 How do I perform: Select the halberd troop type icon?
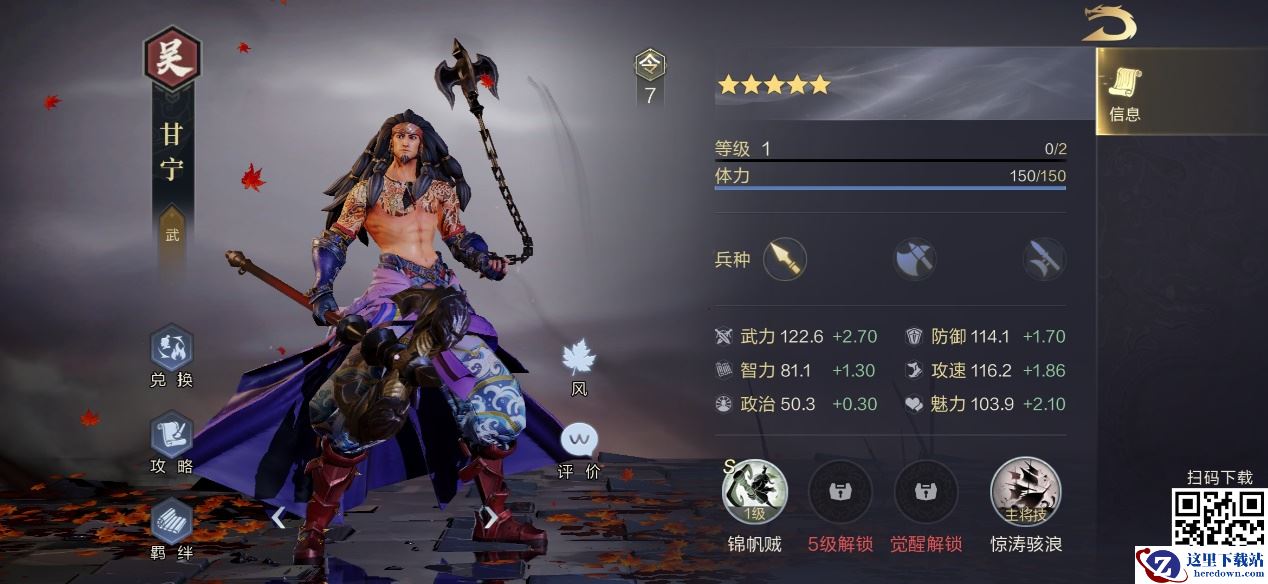pos(1044,260)
